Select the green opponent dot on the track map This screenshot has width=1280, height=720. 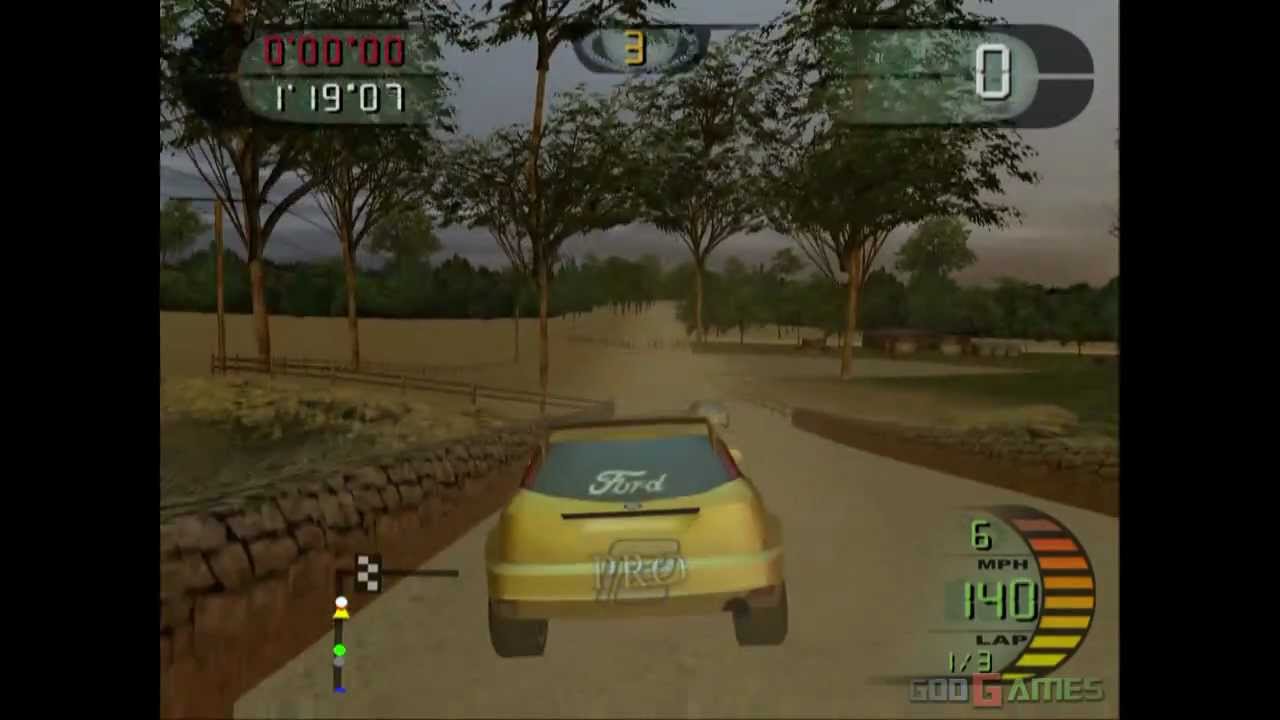coord(340,650)
